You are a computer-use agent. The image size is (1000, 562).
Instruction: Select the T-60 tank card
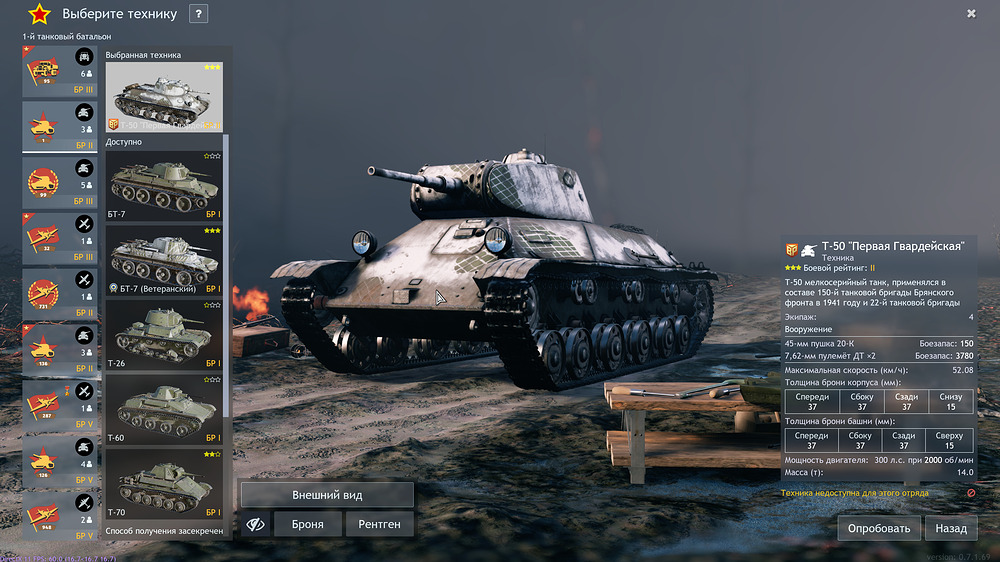point(164,410)
